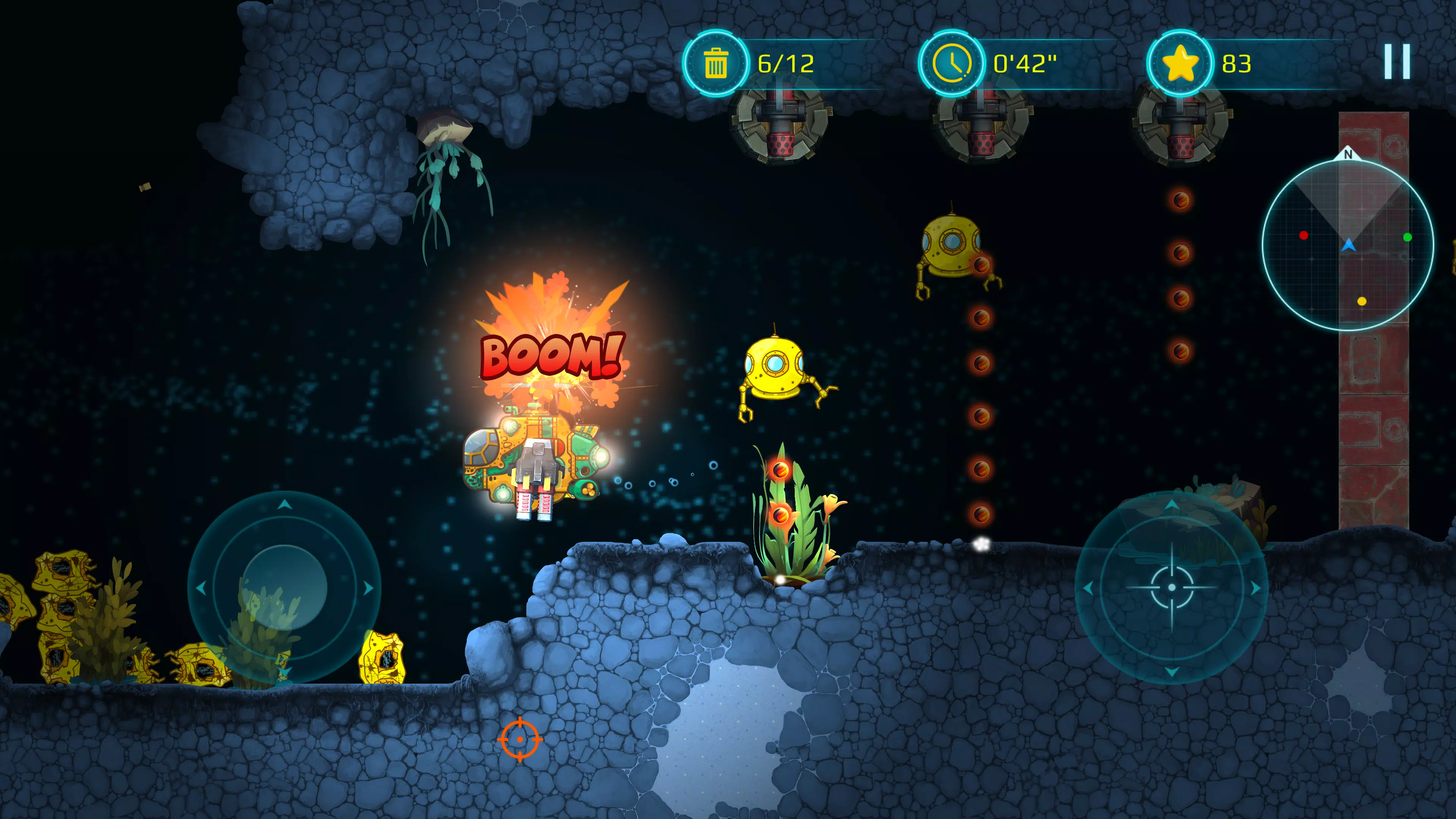Tap the movement joystick's left arrow

[201, 588]
